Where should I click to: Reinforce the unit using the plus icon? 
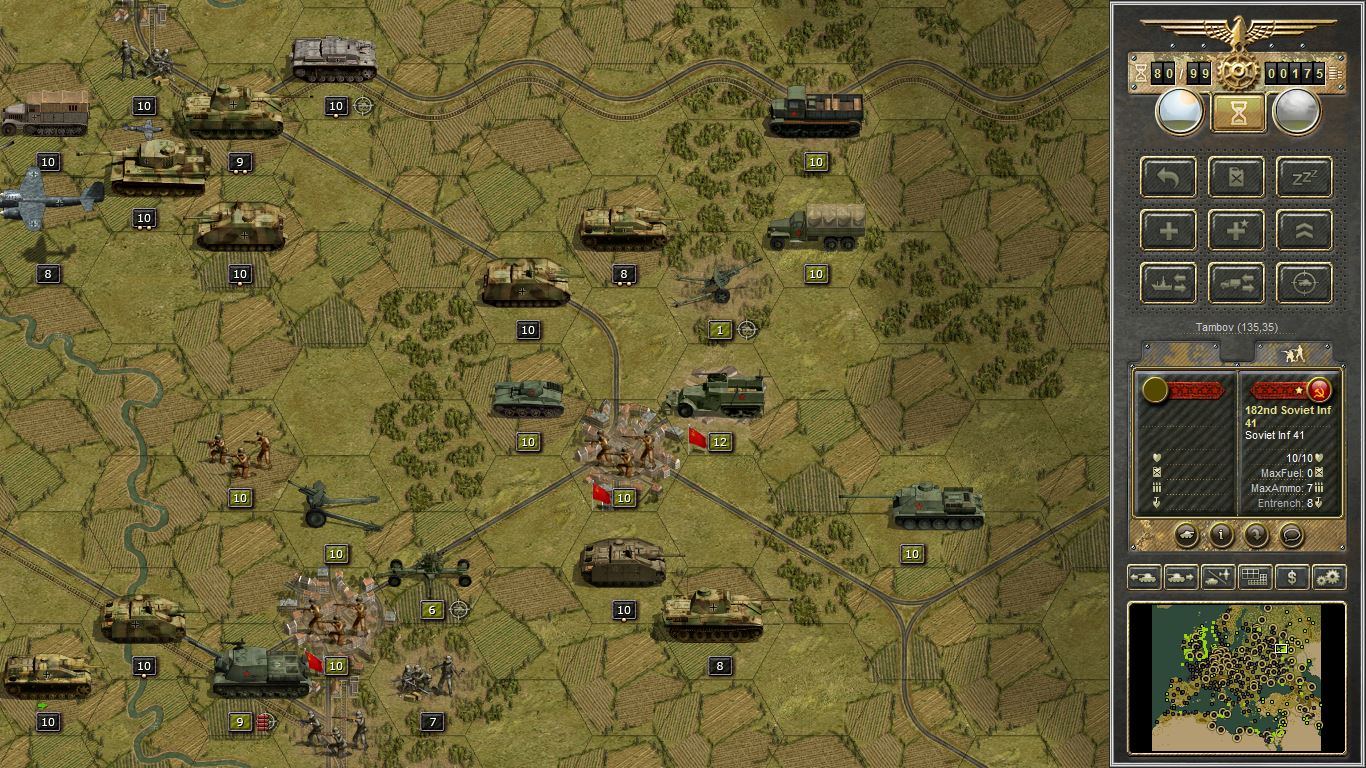[1168, 230]
